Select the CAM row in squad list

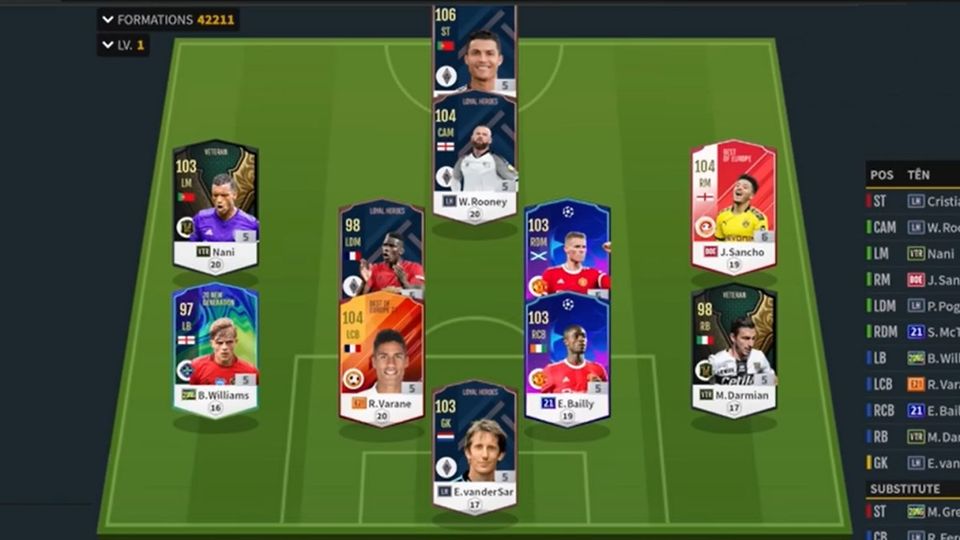[912, 227]
